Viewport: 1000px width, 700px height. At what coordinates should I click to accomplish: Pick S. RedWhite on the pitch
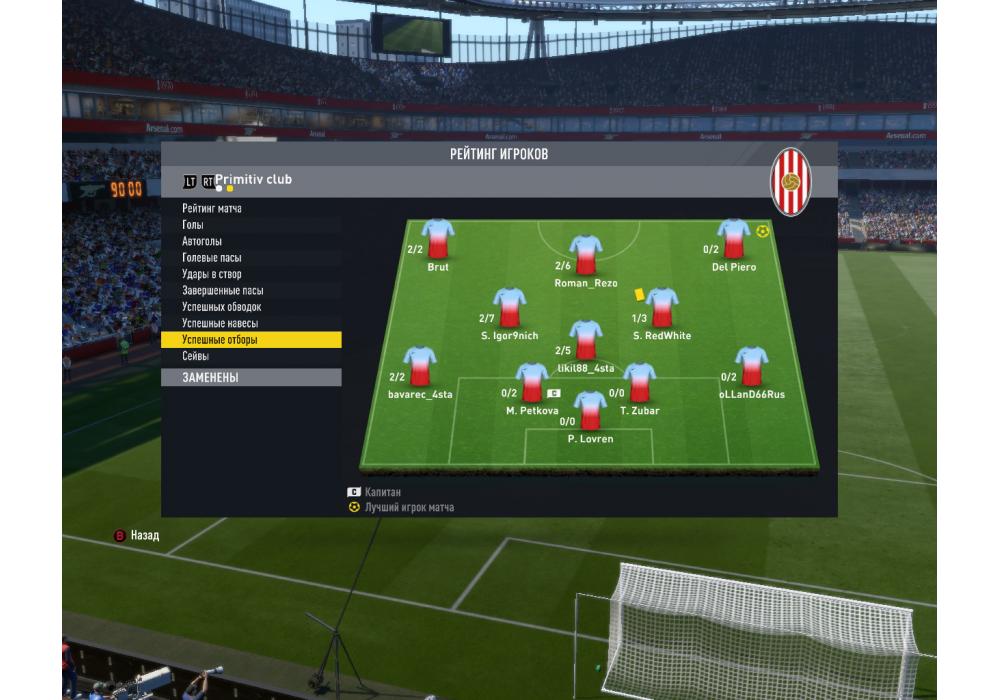point(661,309)
